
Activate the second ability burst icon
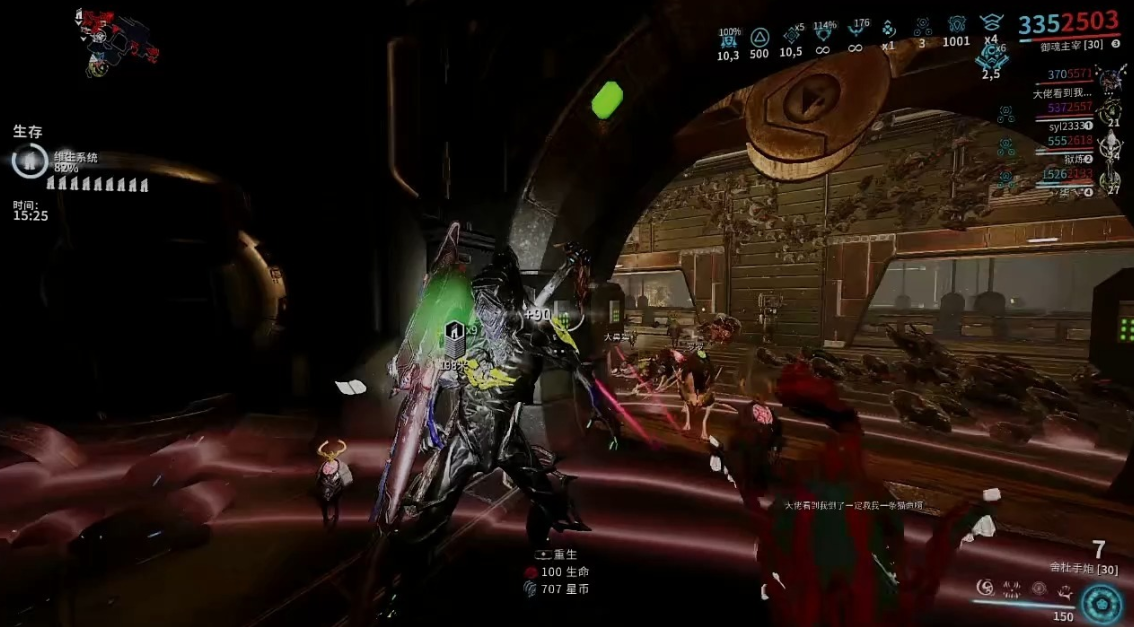tap(1011, 588)
